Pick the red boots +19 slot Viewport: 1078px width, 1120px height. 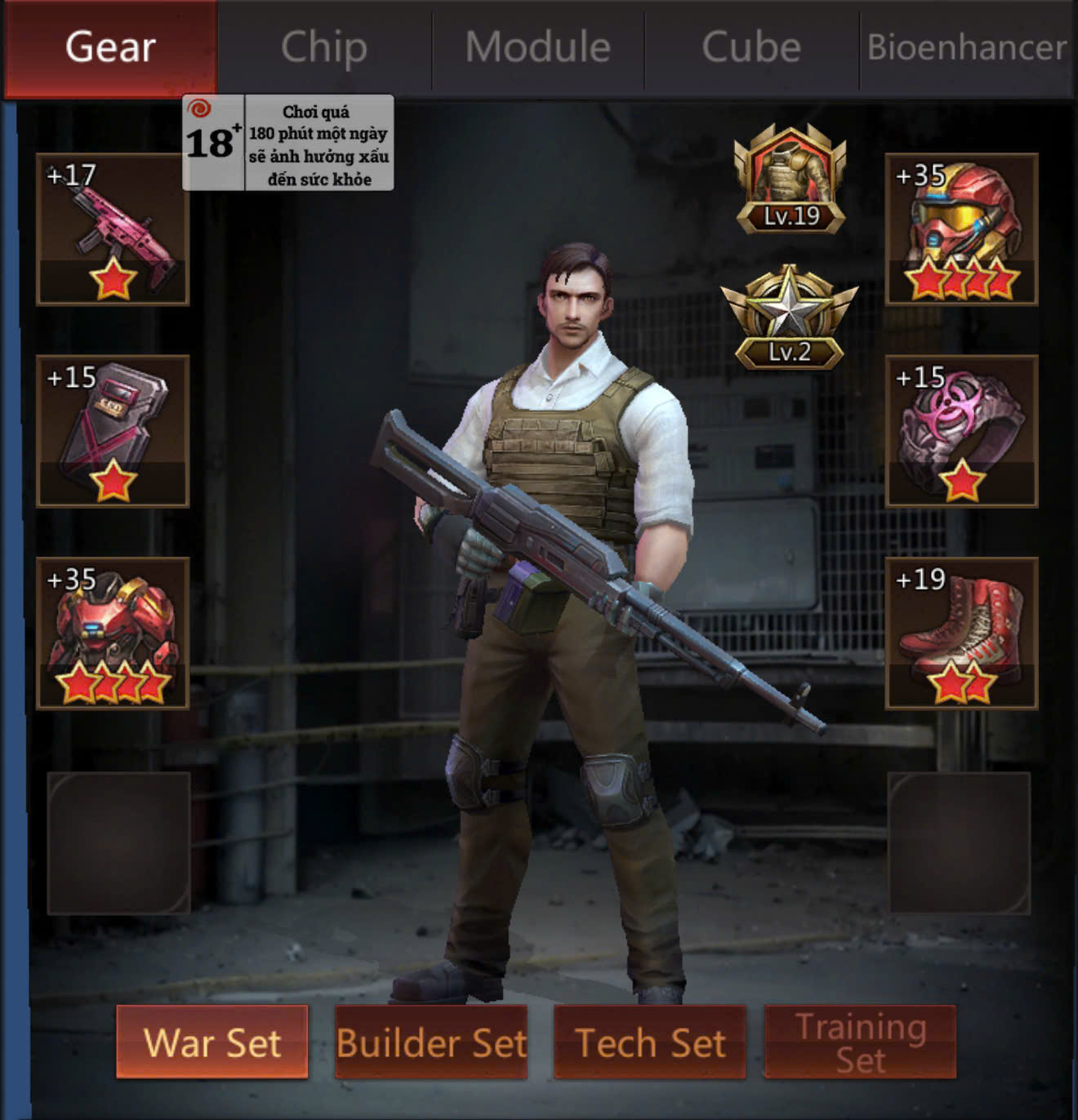[x=961, y=633]
